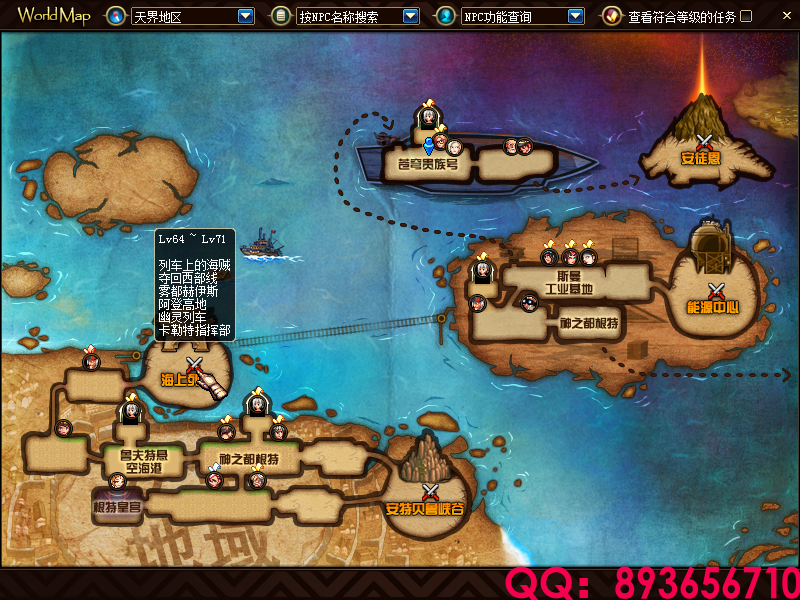The width and height of the screenshot is (800, 600).
Task: Open the 天界地区 region dropdown
Action: [x=246, y=17]
